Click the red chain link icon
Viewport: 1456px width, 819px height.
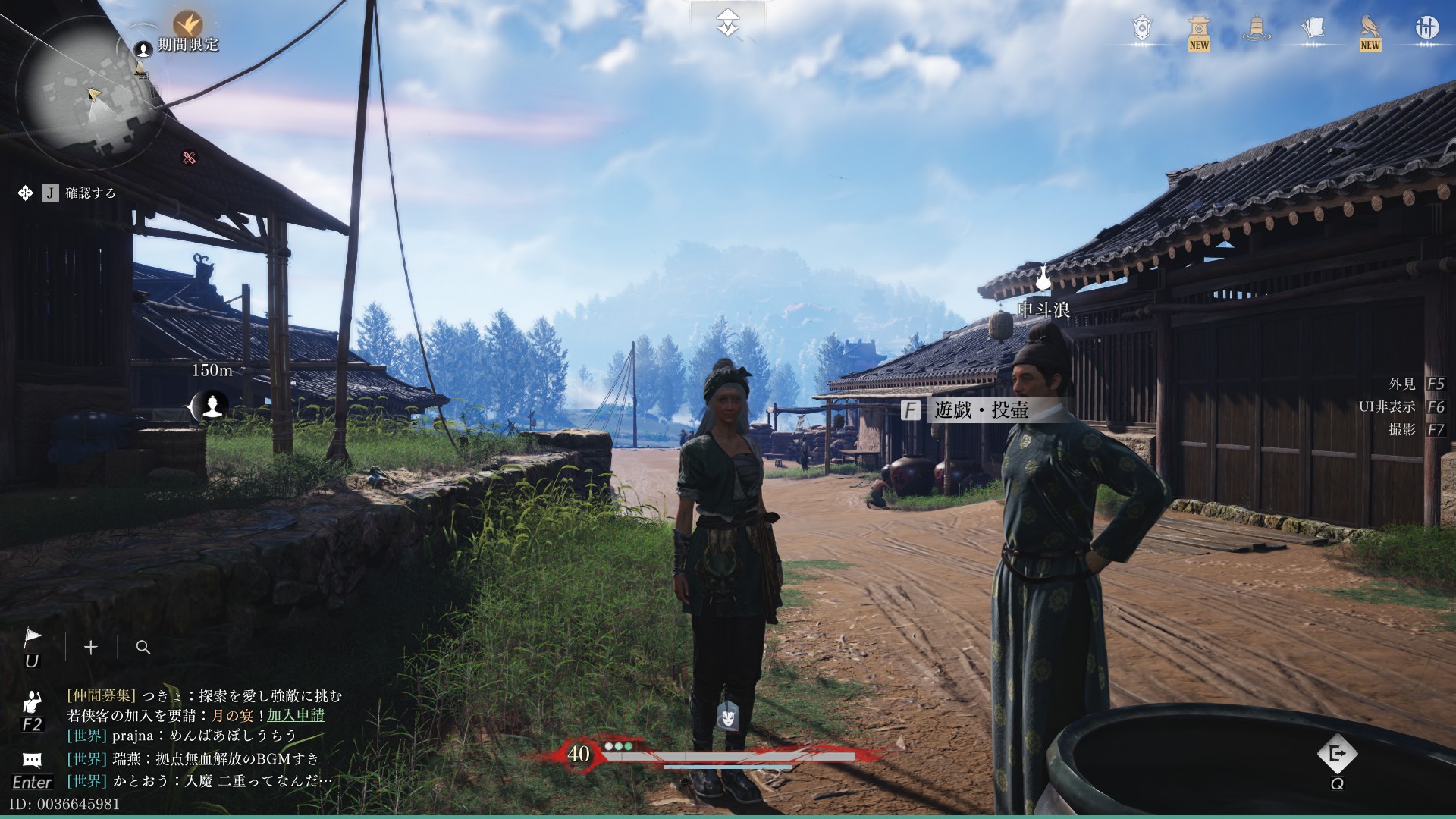click(190, 158)
